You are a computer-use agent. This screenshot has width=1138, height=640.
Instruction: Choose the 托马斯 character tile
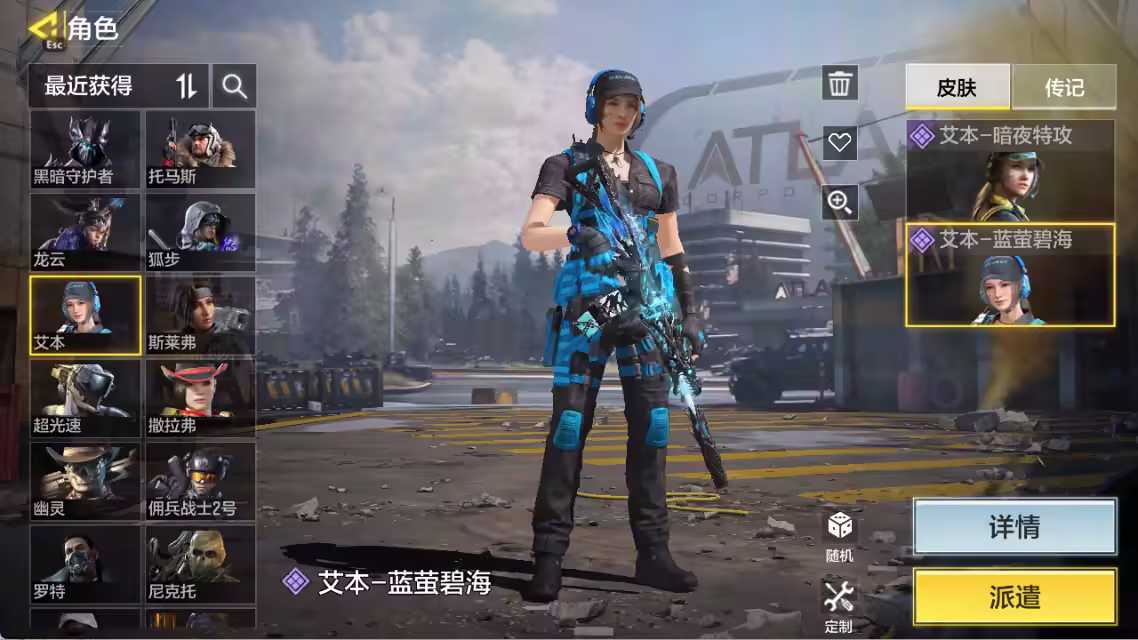point(200,149)
